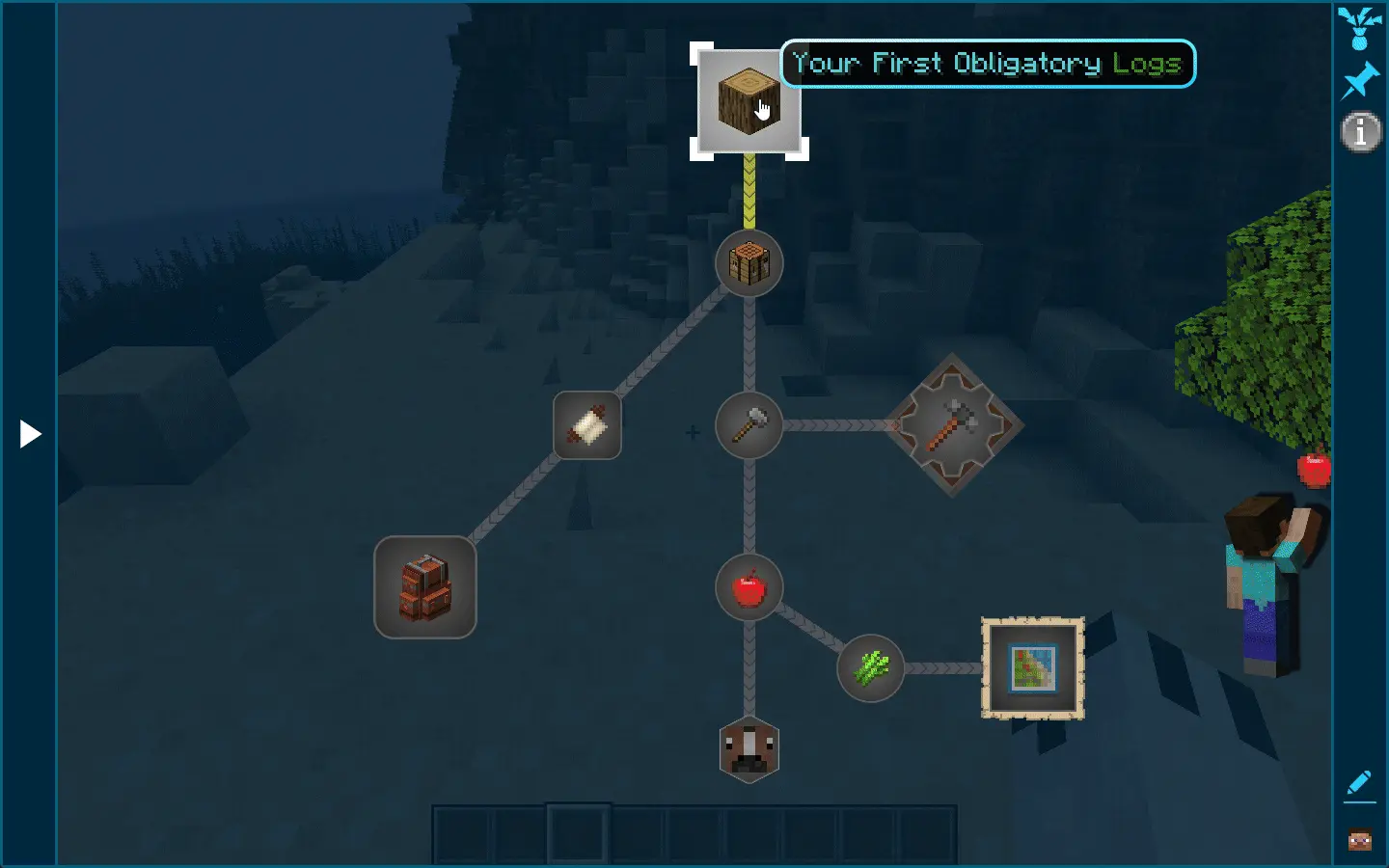Image resolution: width=1389 pixels, height=868 pixels.
Task: Select the cow head quest node
Action: (749, 750)
